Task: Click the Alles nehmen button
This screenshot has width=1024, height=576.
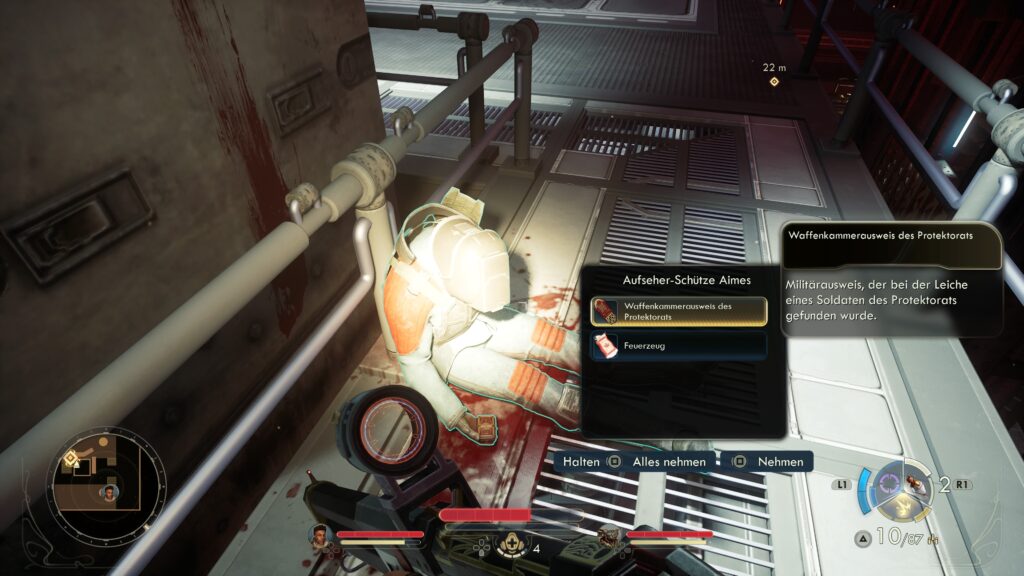Action: tap(661, 462)
